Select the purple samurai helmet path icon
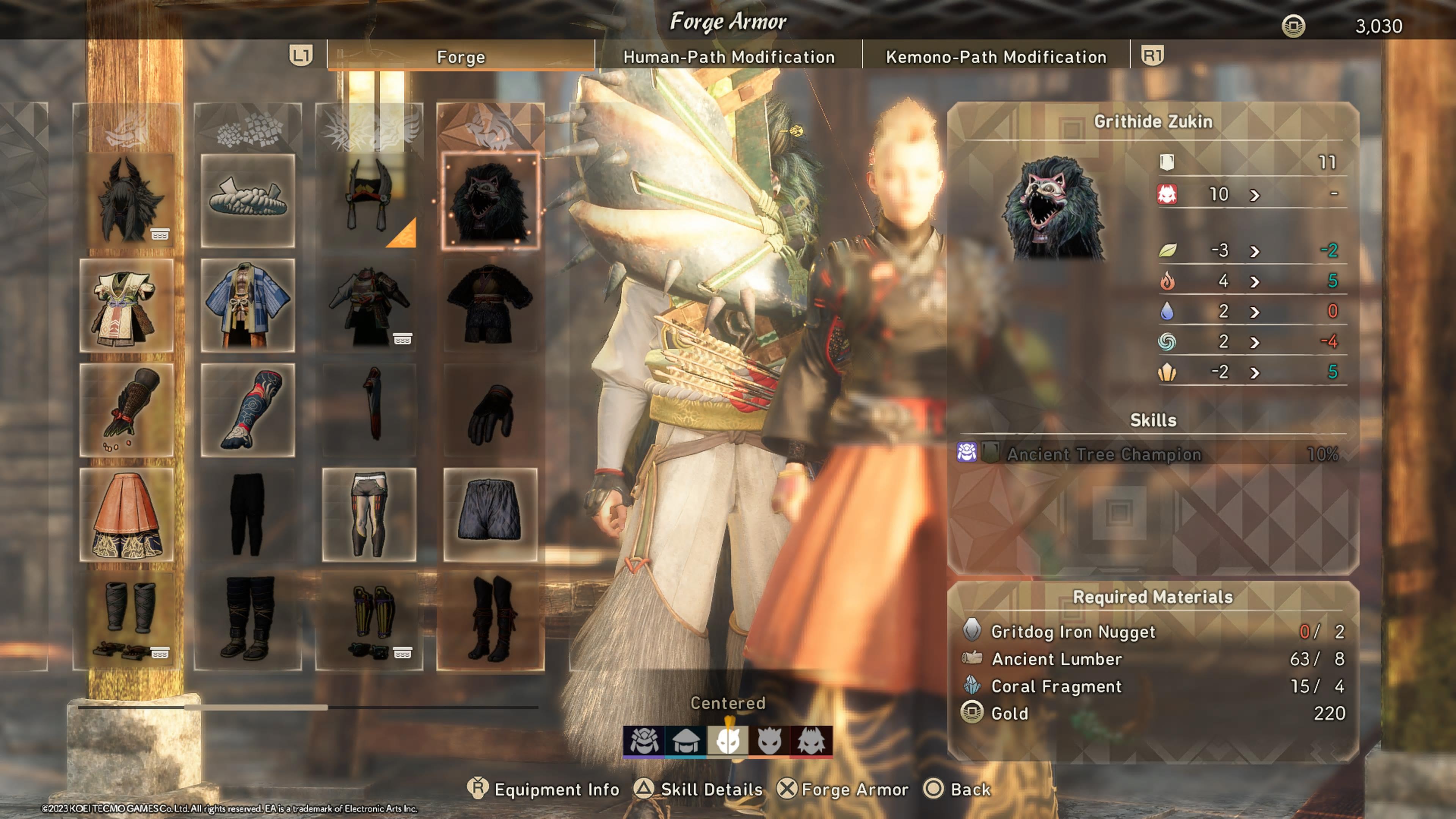Image resolution: width=1456 pixels, height=819 pixels. pyautogui.click(x=644, y=741)
